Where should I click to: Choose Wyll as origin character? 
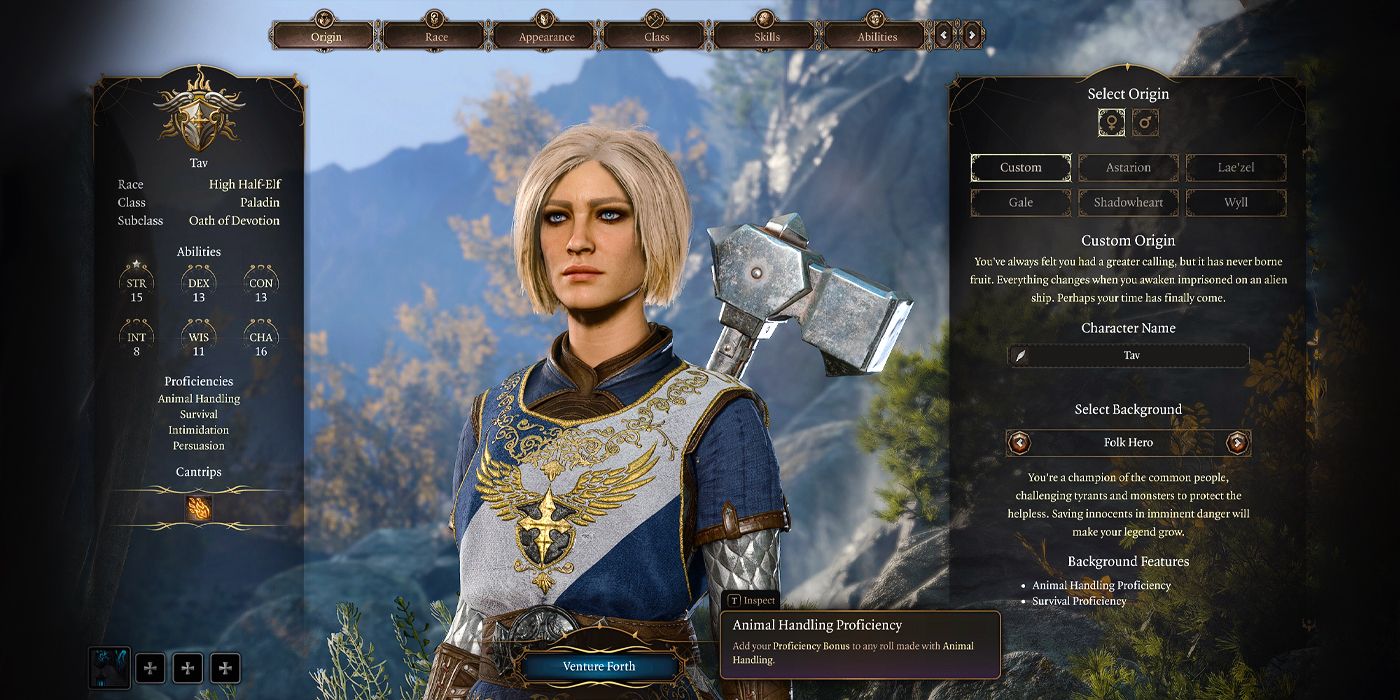click(x=1236, y=202)
